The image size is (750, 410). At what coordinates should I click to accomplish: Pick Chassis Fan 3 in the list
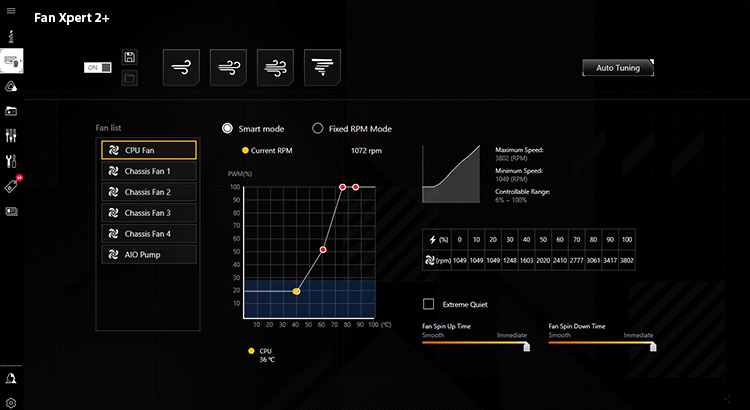click(149, 213)
